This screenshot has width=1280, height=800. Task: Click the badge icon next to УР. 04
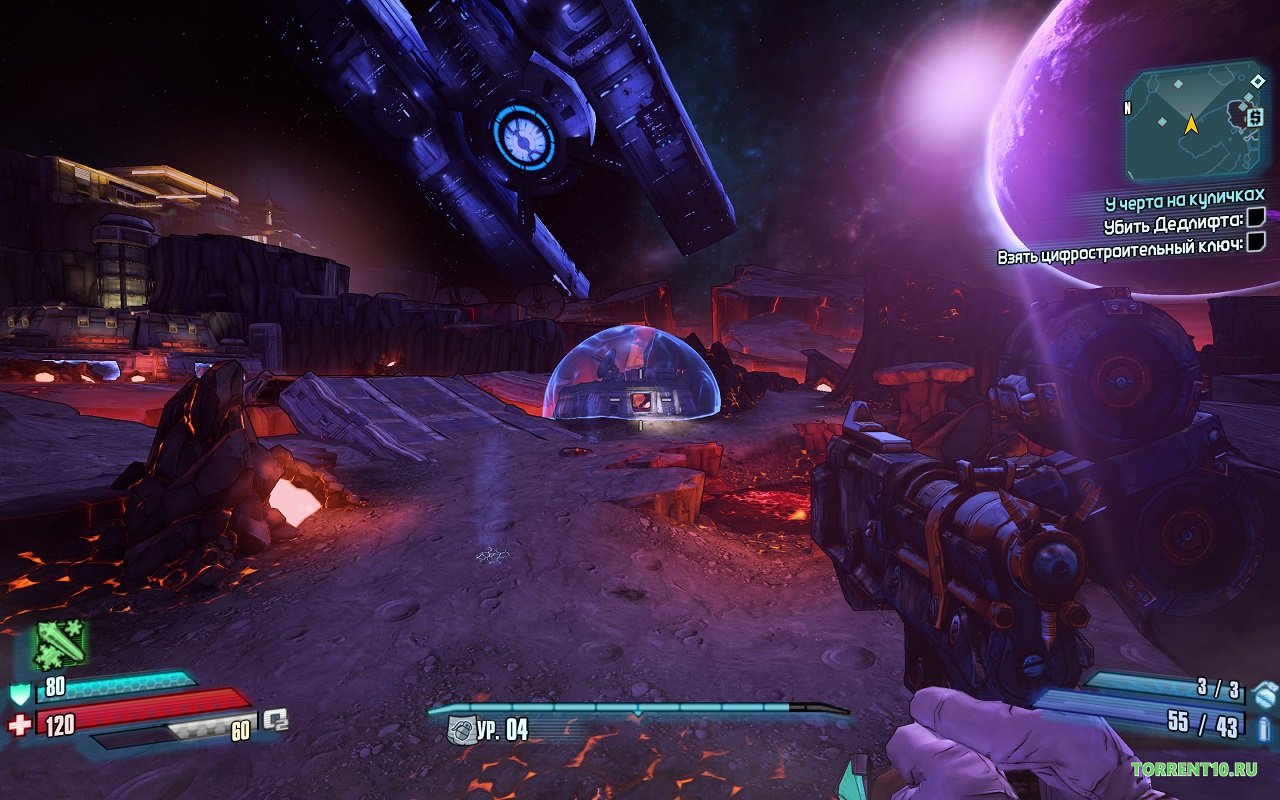(459, 730)
